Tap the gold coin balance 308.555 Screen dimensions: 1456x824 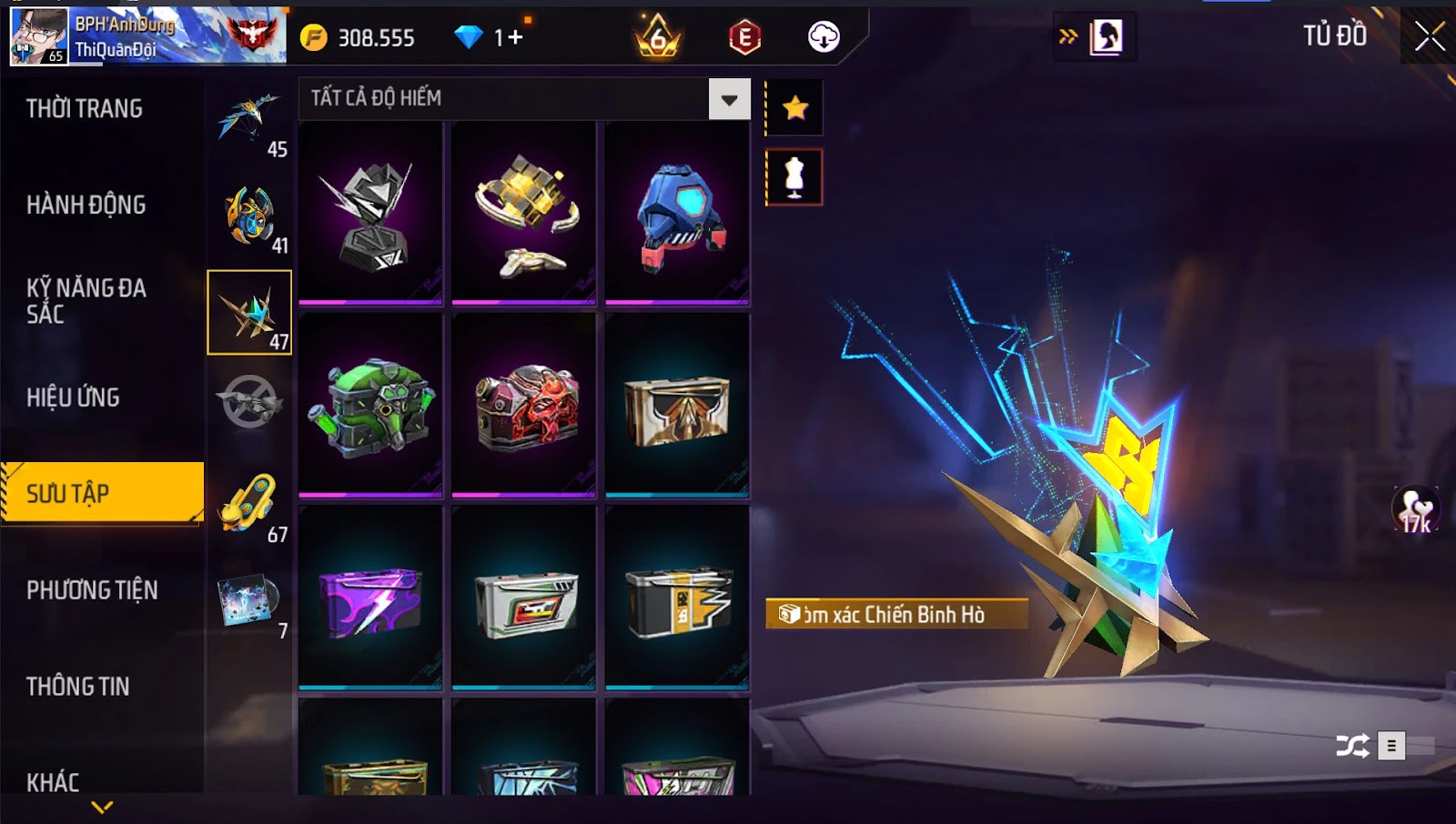[358, 37]
